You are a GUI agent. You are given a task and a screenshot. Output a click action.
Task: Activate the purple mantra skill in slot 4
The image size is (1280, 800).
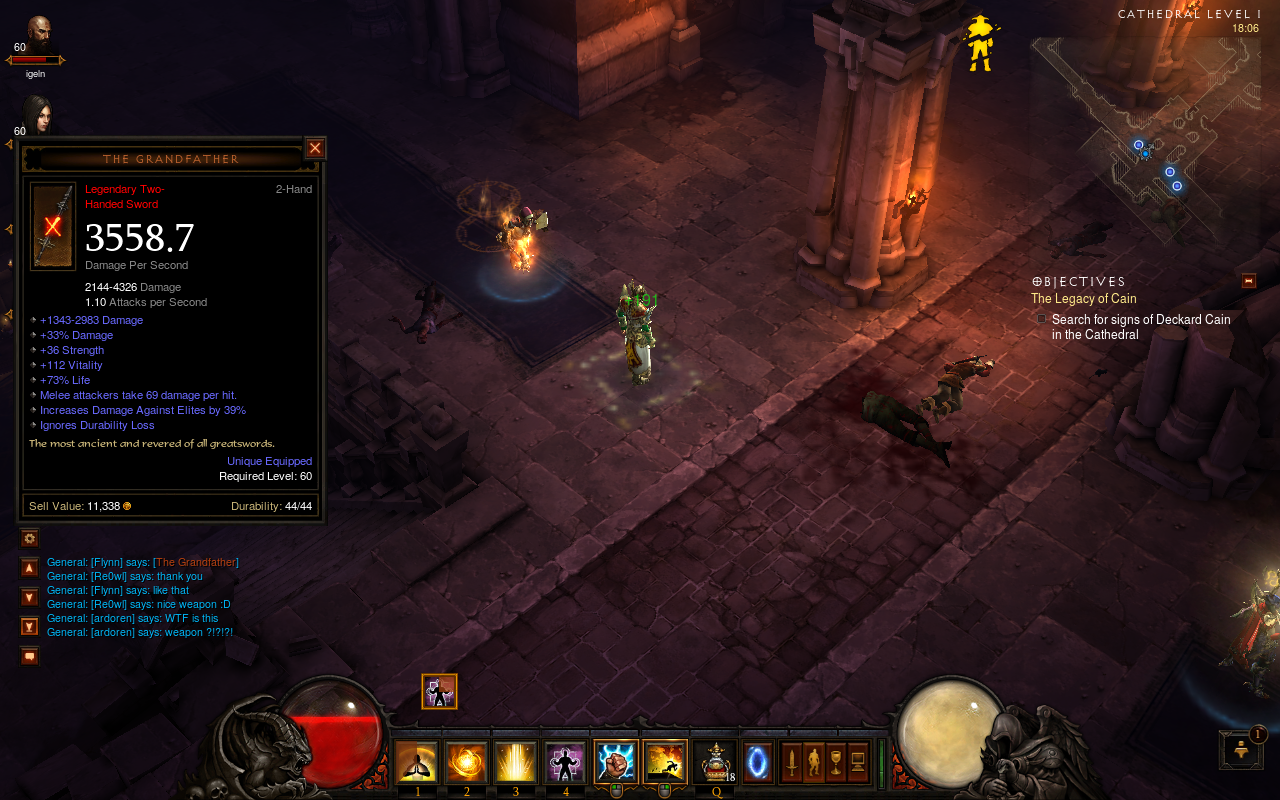tap(565, 763)
